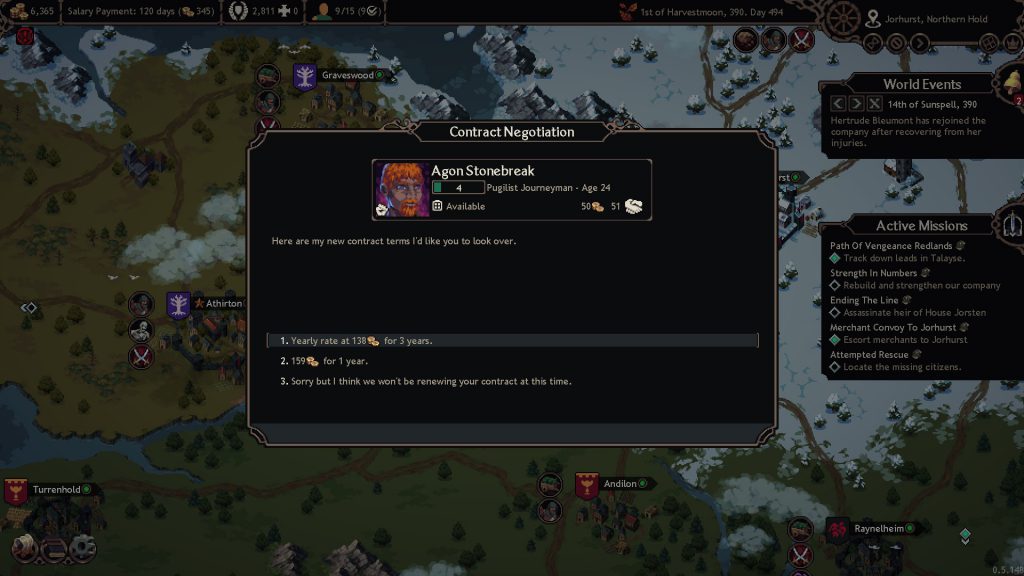Image resolution: width=1024 pixels, height=576 pixels.
Task: Show next world event
Action: click(x=856, y=103)
